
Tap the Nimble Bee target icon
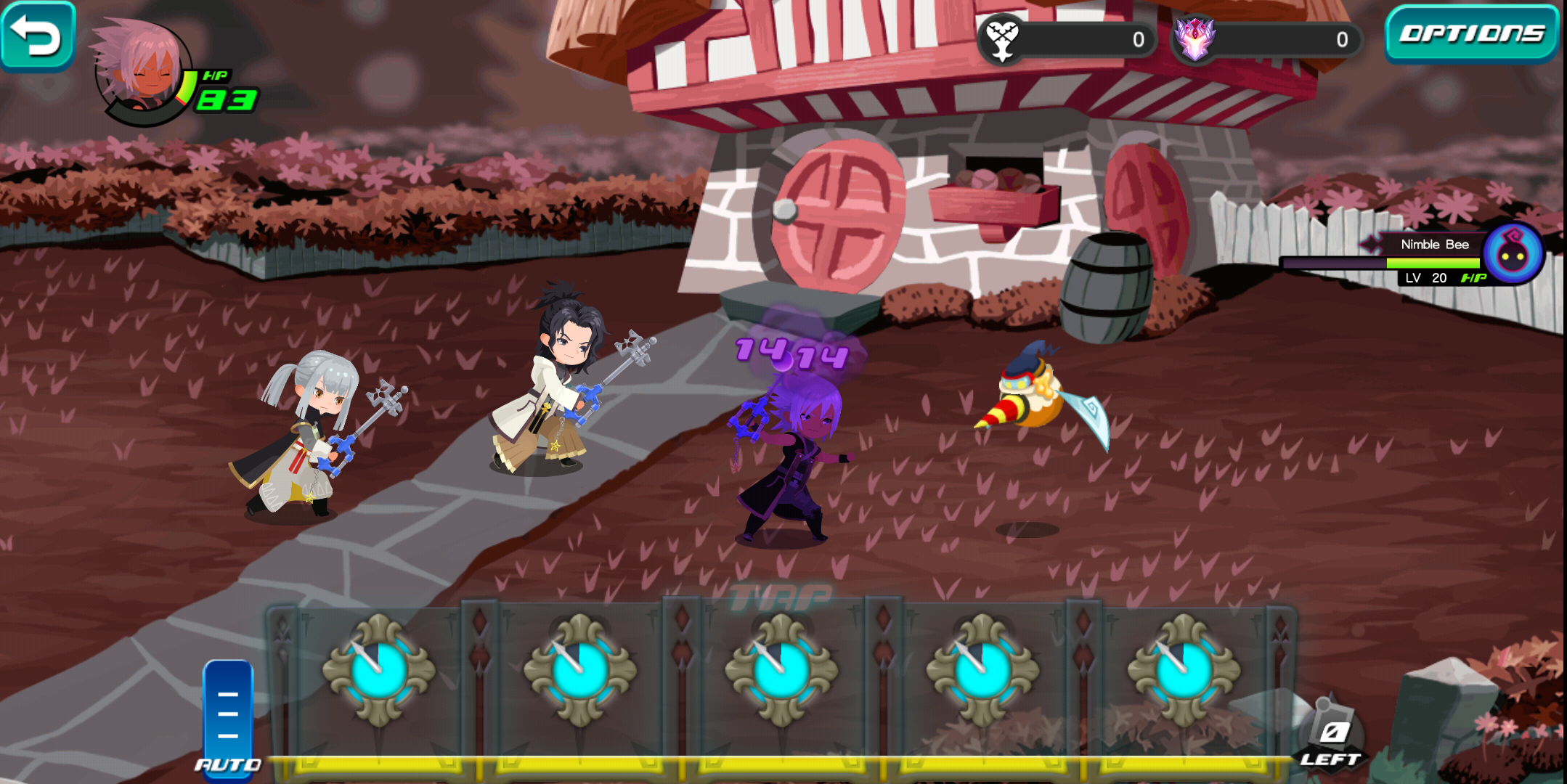tap(1513, 254)
